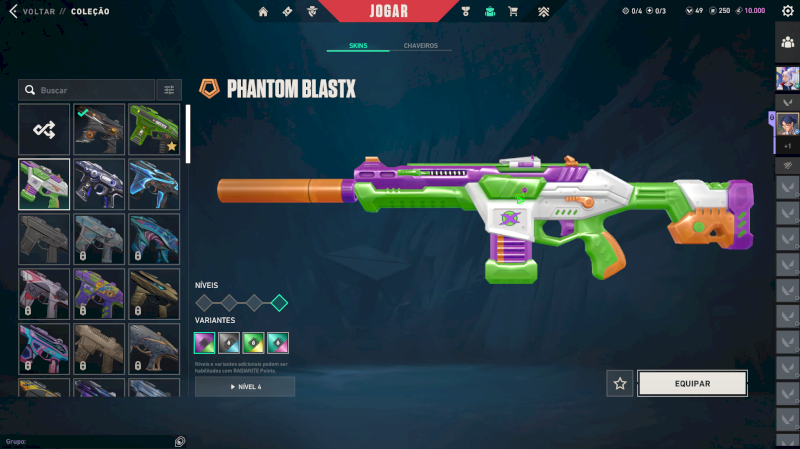Pick the BlastX Phantom skin thumbnail

coord(44,184)
